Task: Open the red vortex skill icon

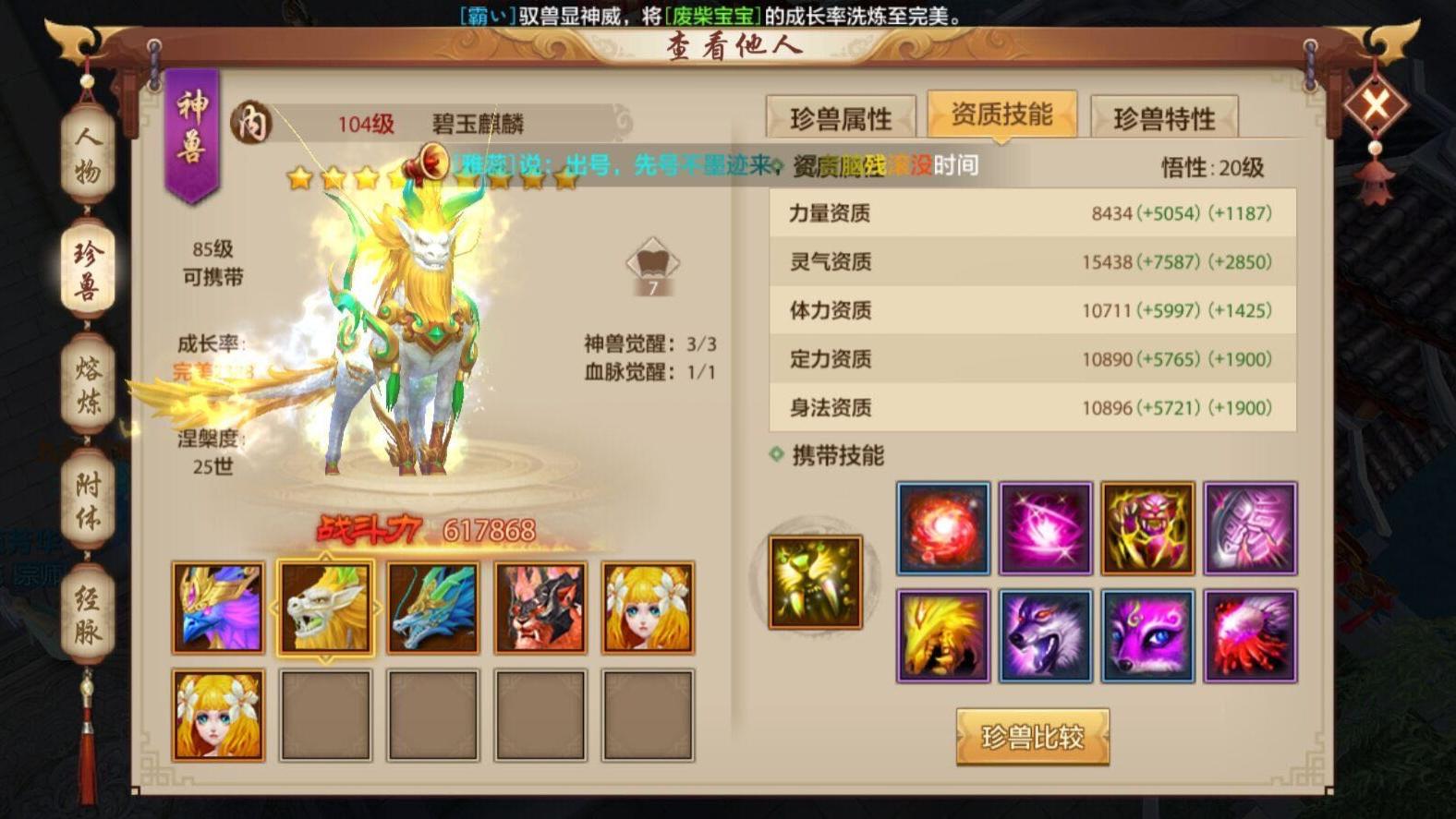Action: coord(943,528)
